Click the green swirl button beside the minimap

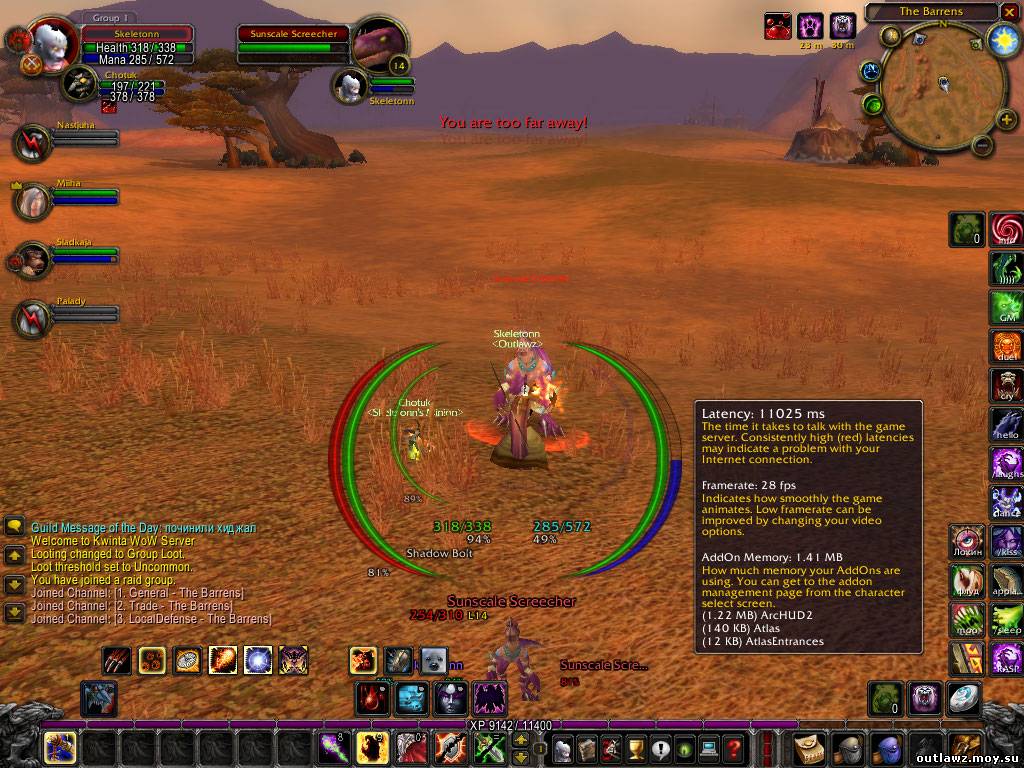pyautogui.click(x=873, y=104)
